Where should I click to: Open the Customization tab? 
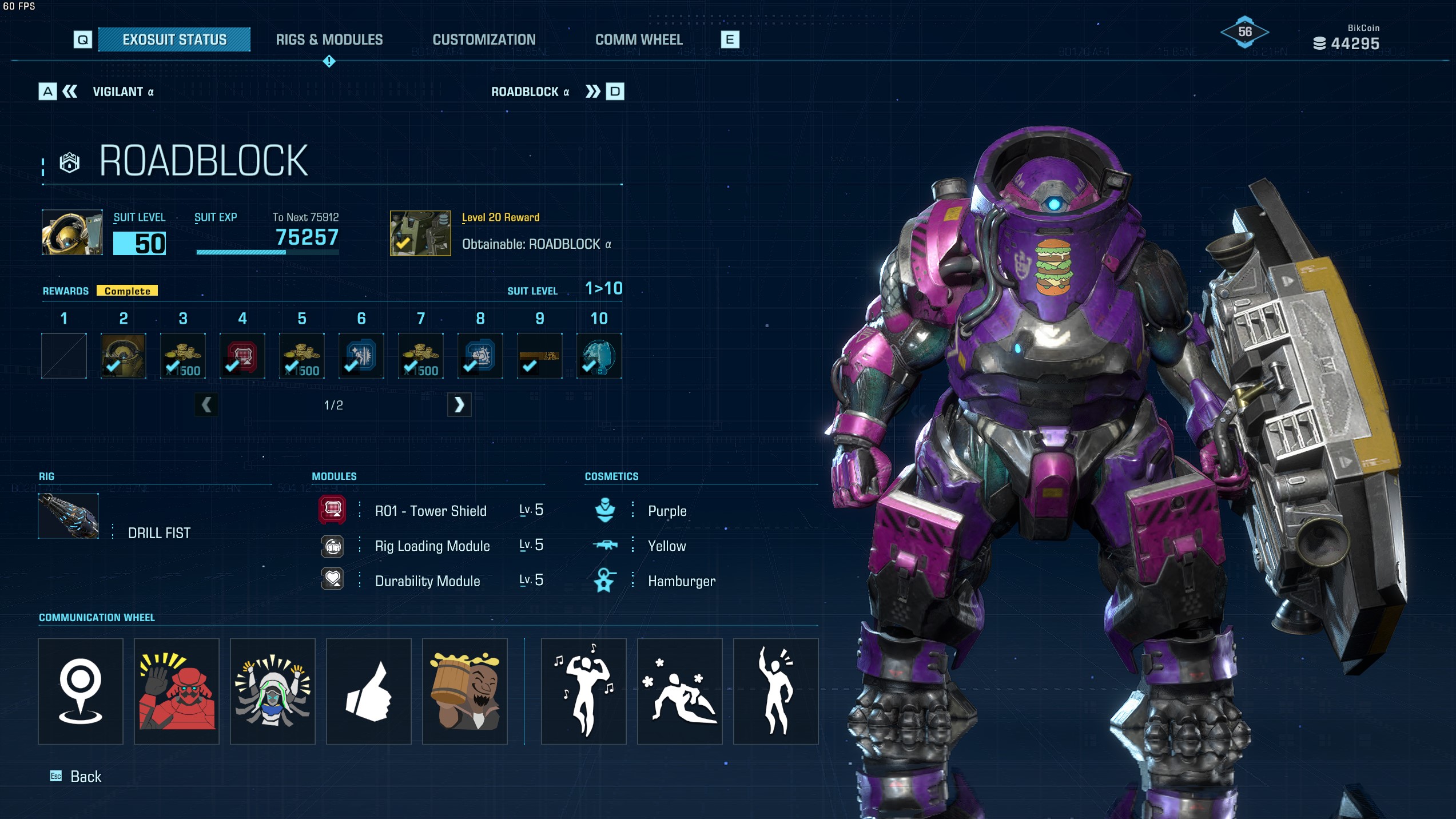tap(484, 39)
